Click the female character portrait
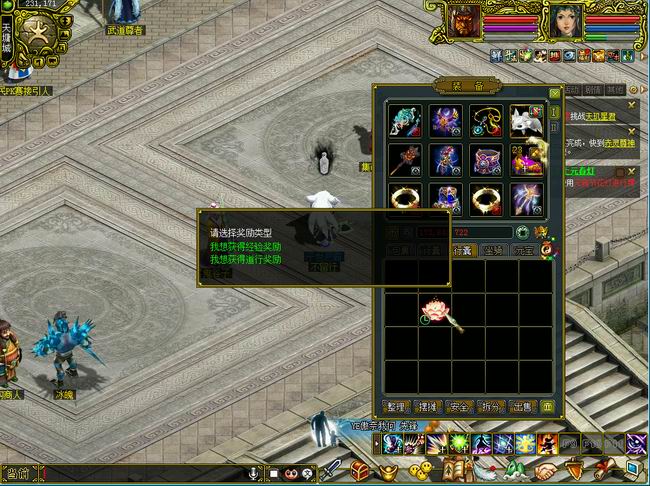The image size is (650, 486). click(x=563, y=21)
